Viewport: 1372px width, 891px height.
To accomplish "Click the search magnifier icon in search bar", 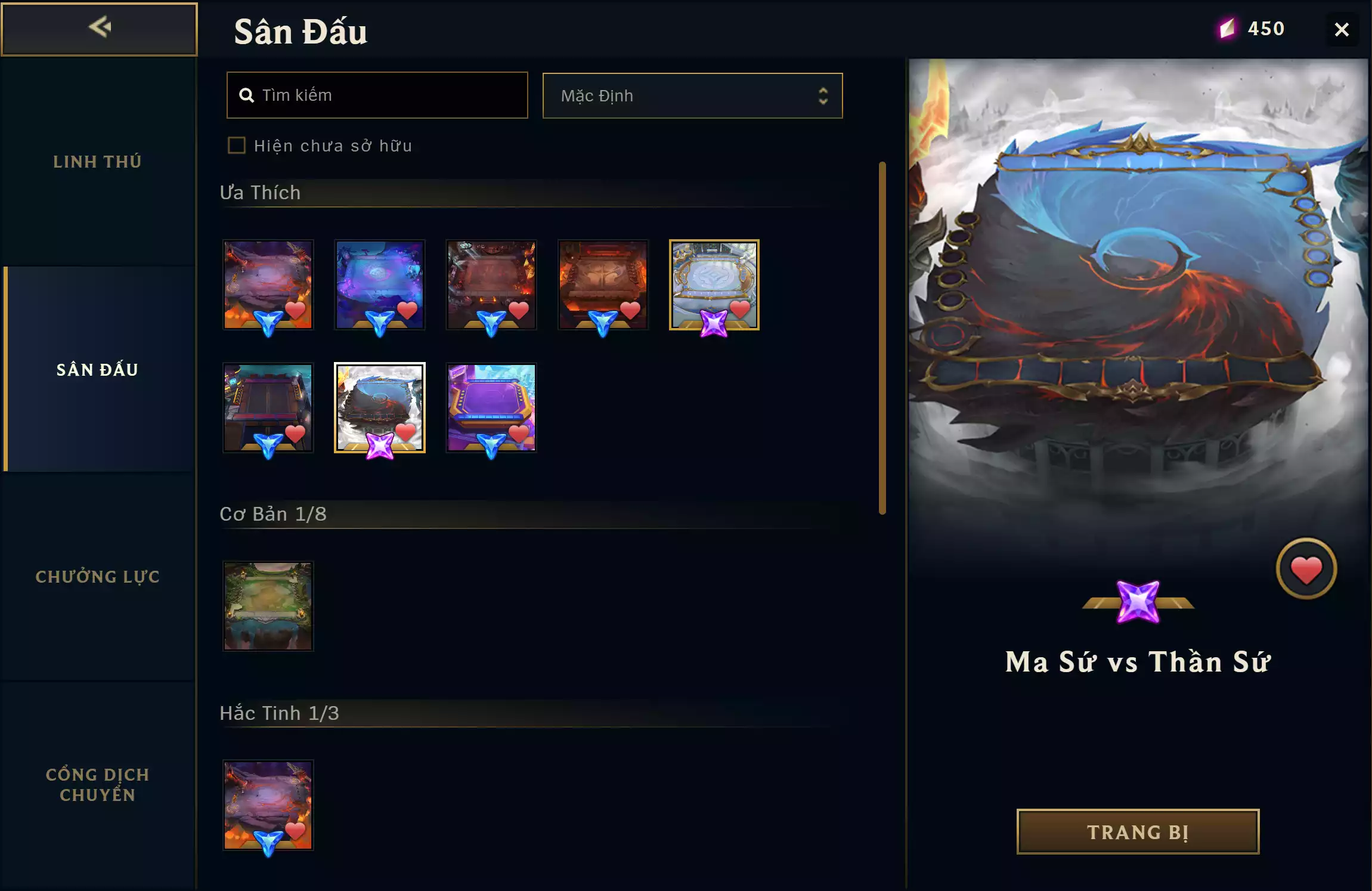I will click(249, 95).
